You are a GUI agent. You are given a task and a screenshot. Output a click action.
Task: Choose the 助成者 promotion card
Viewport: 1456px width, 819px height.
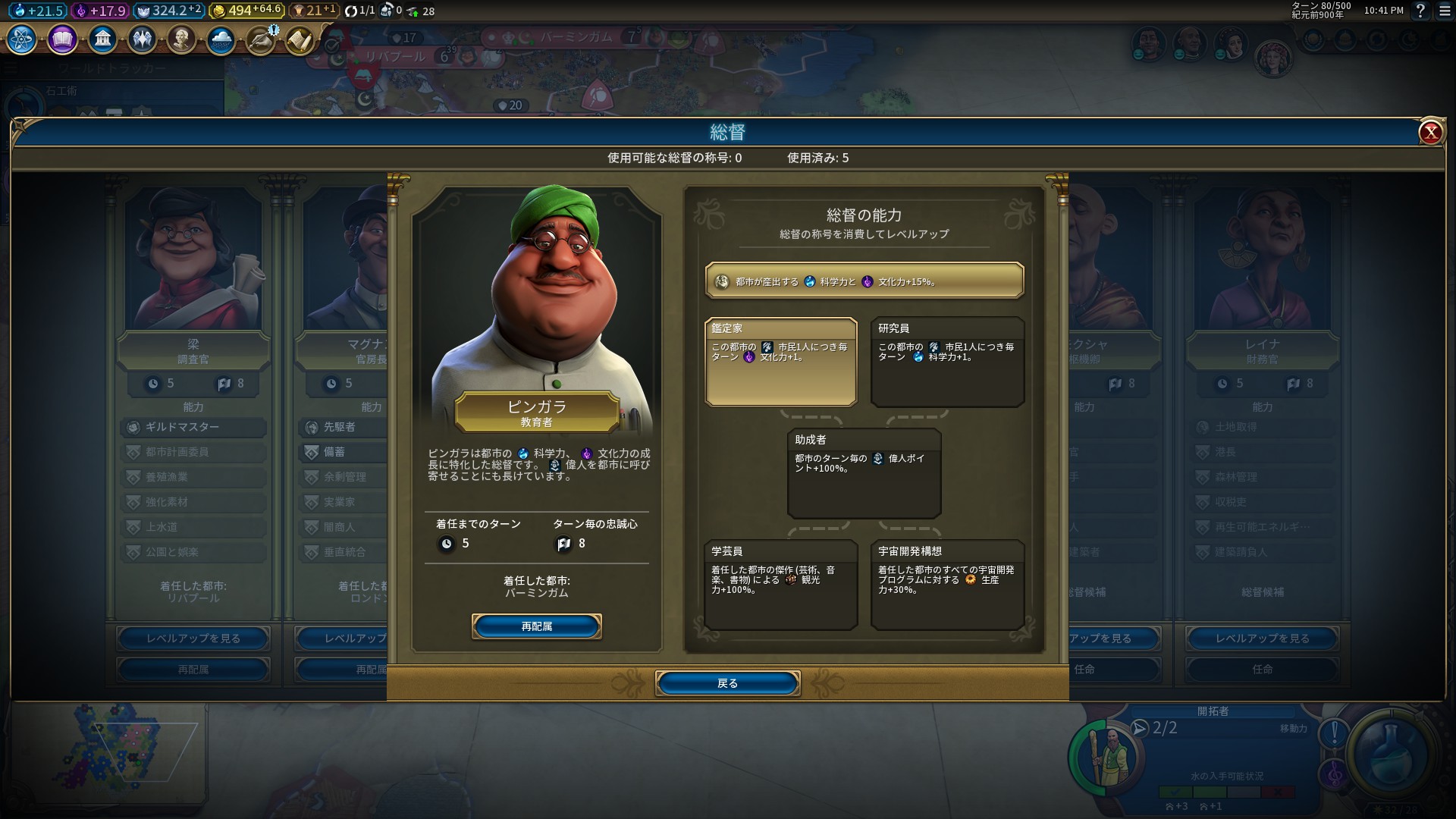click(x=864, y=473)
